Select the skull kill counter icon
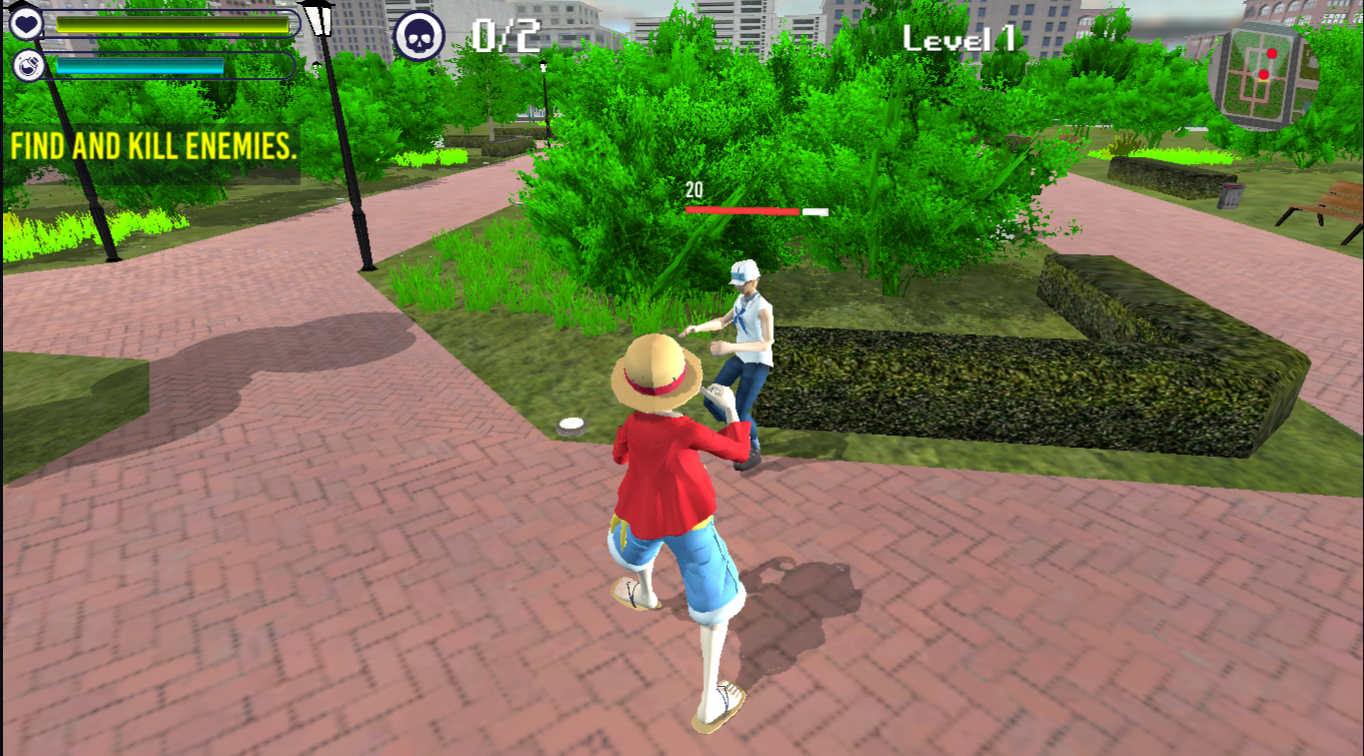The image size is (1364, 756). click(x=419, y=37)
